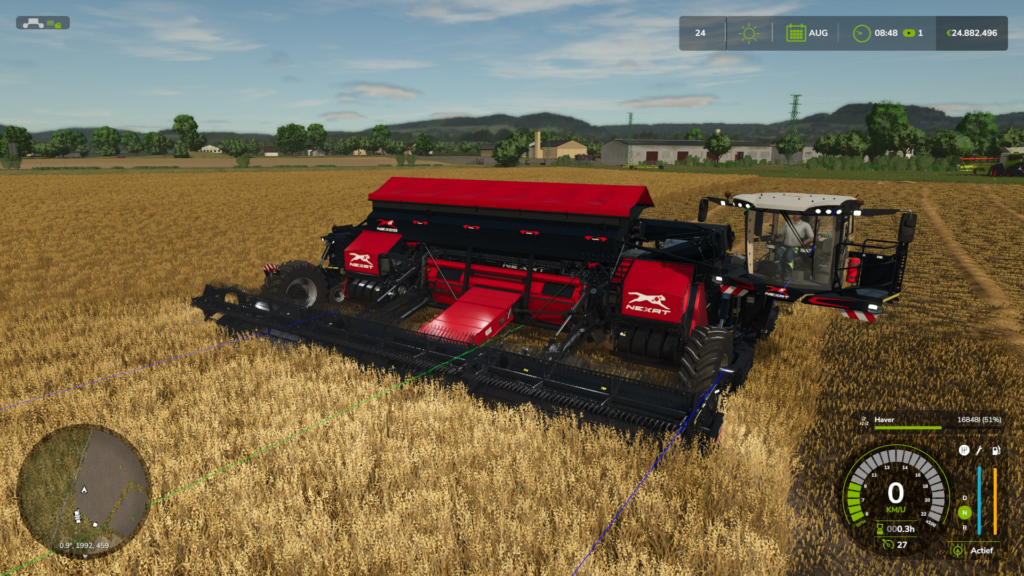The width and height of the screenshot is (1024, 576).
Task: Select the calendar icon beside AUG
Action: click(x=795, y=33)
